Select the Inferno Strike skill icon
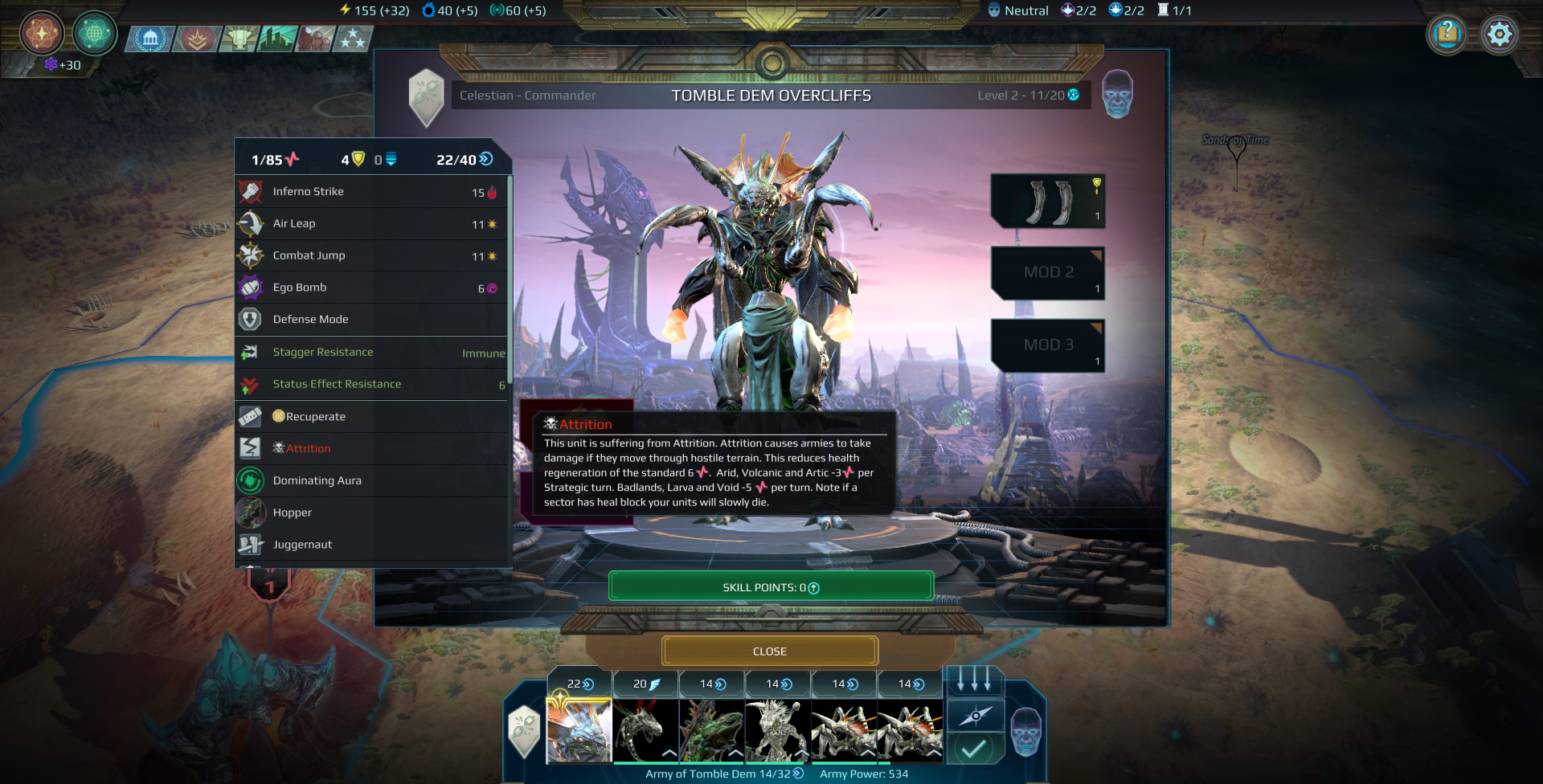 click(251, 191)
